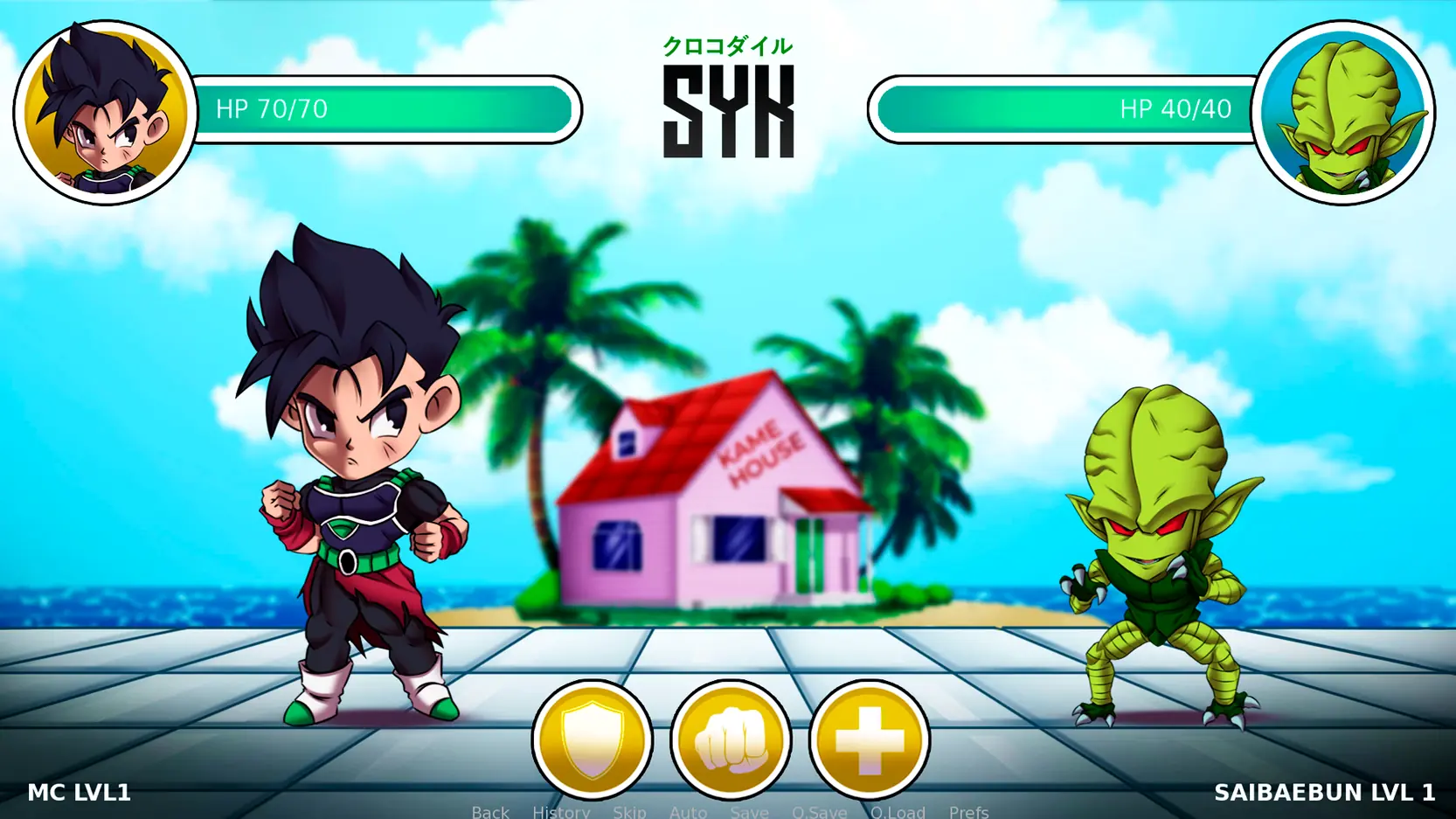Open the History log

(x=561, y=811)
